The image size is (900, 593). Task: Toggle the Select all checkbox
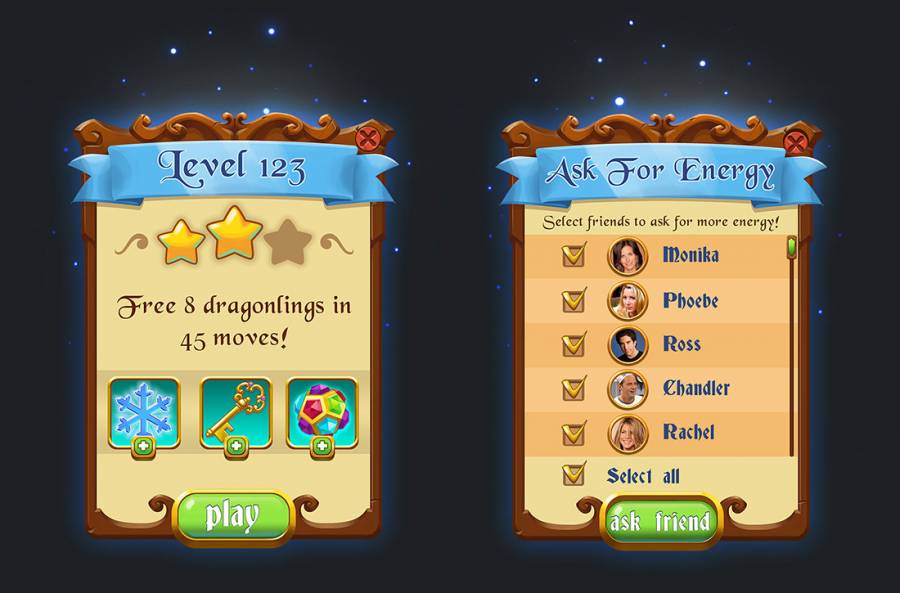click(x=574, y=474)
